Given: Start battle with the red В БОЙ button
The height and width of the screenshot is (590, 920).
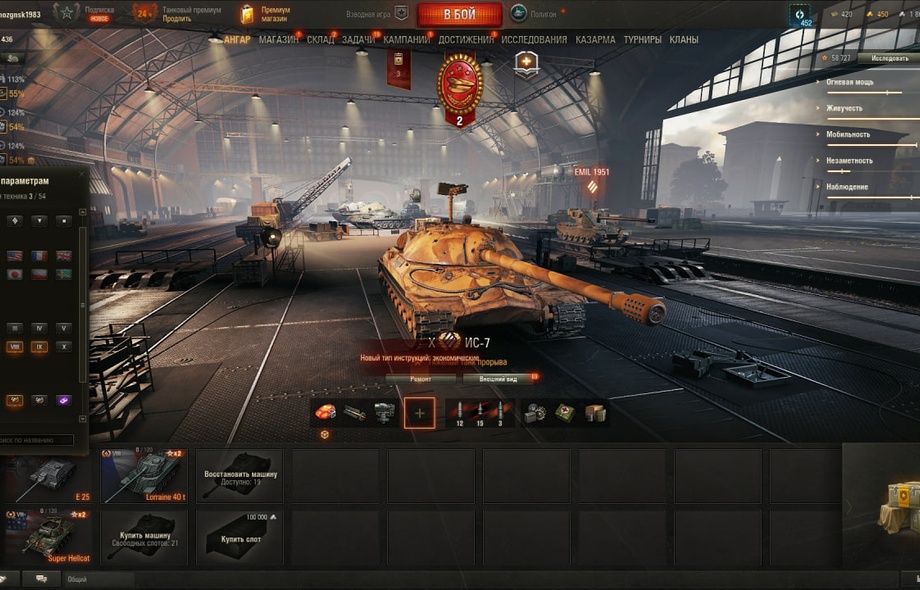Looking at the screenshot, I should (459, 14).
